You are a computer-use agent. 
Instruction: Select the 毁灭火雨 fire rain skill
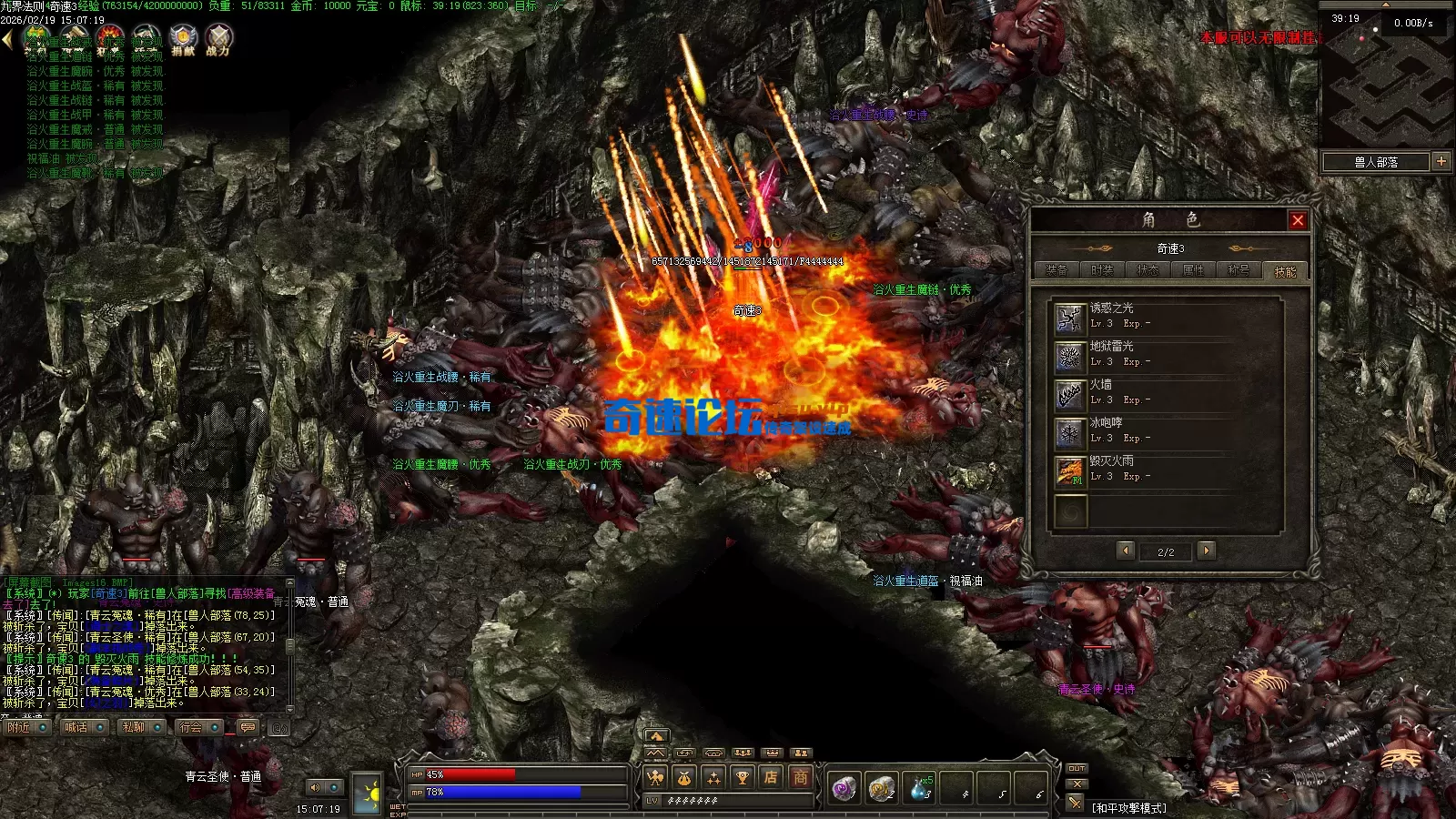(x=1070, y=470)
